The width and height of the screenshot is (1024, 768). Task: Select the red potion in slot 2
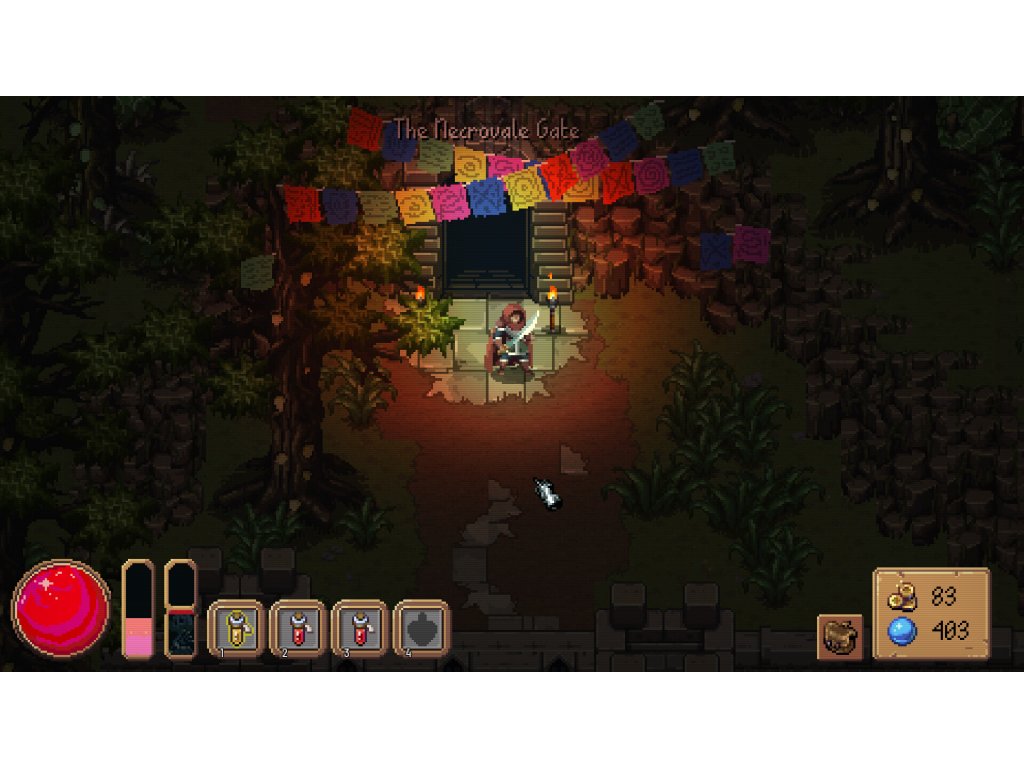click(299, 628)
